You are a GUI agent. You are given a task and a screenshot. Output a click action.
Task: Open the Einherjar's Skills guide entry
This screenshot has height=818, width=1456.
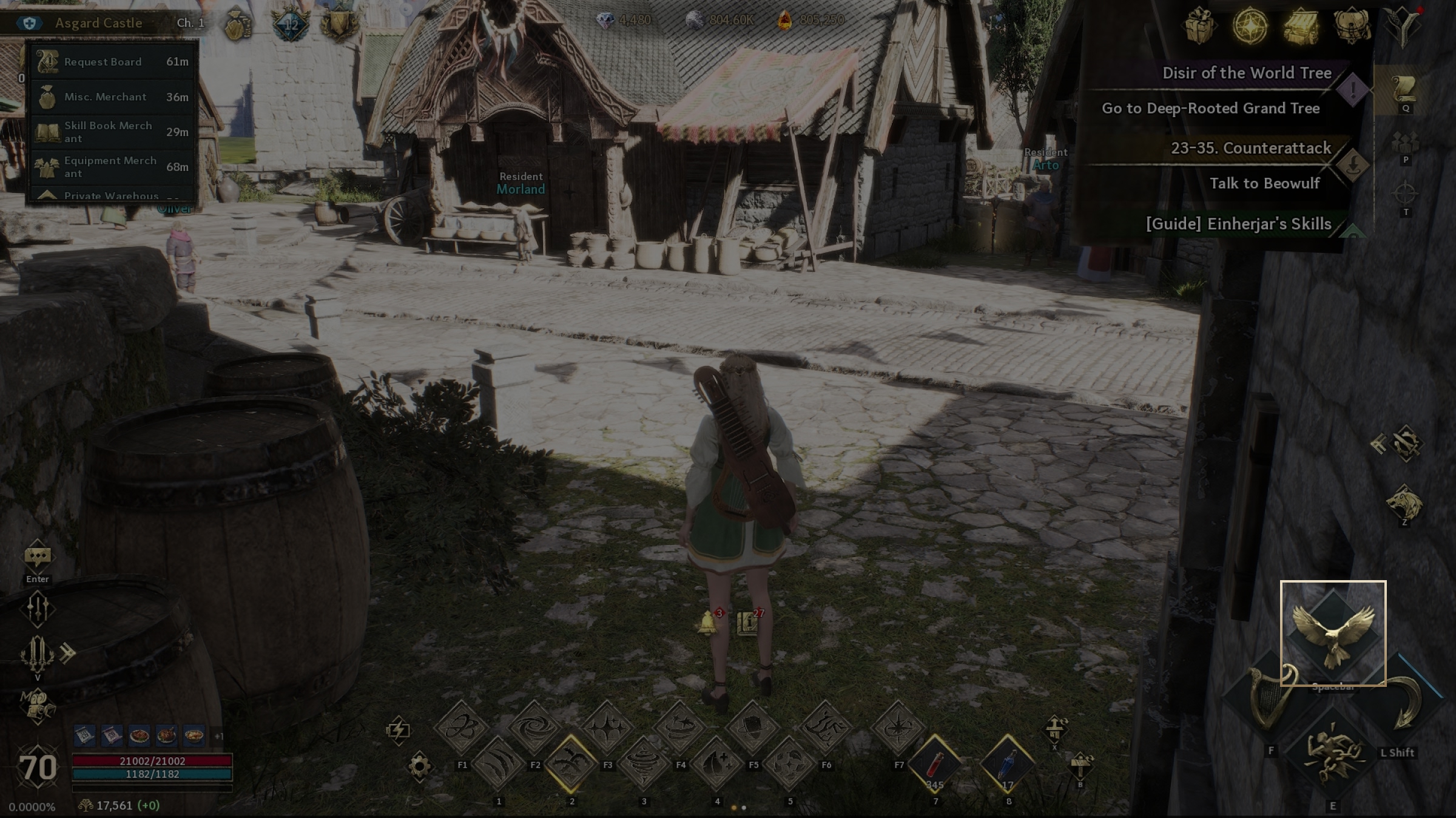coord(1238,224)
